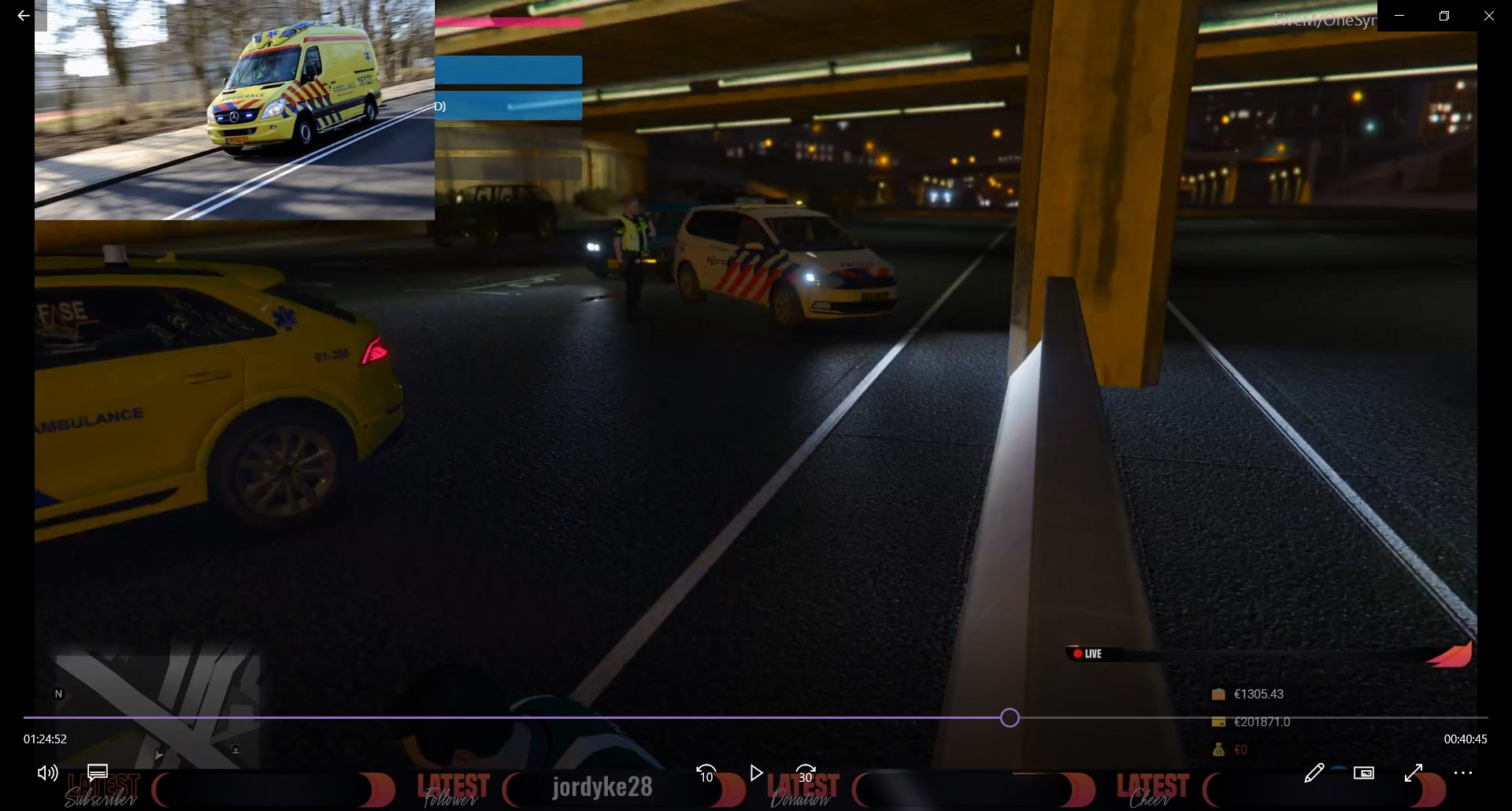Play the paused video
The width and height of the screenshot is (1512, 811).
(x=756, y=773)
